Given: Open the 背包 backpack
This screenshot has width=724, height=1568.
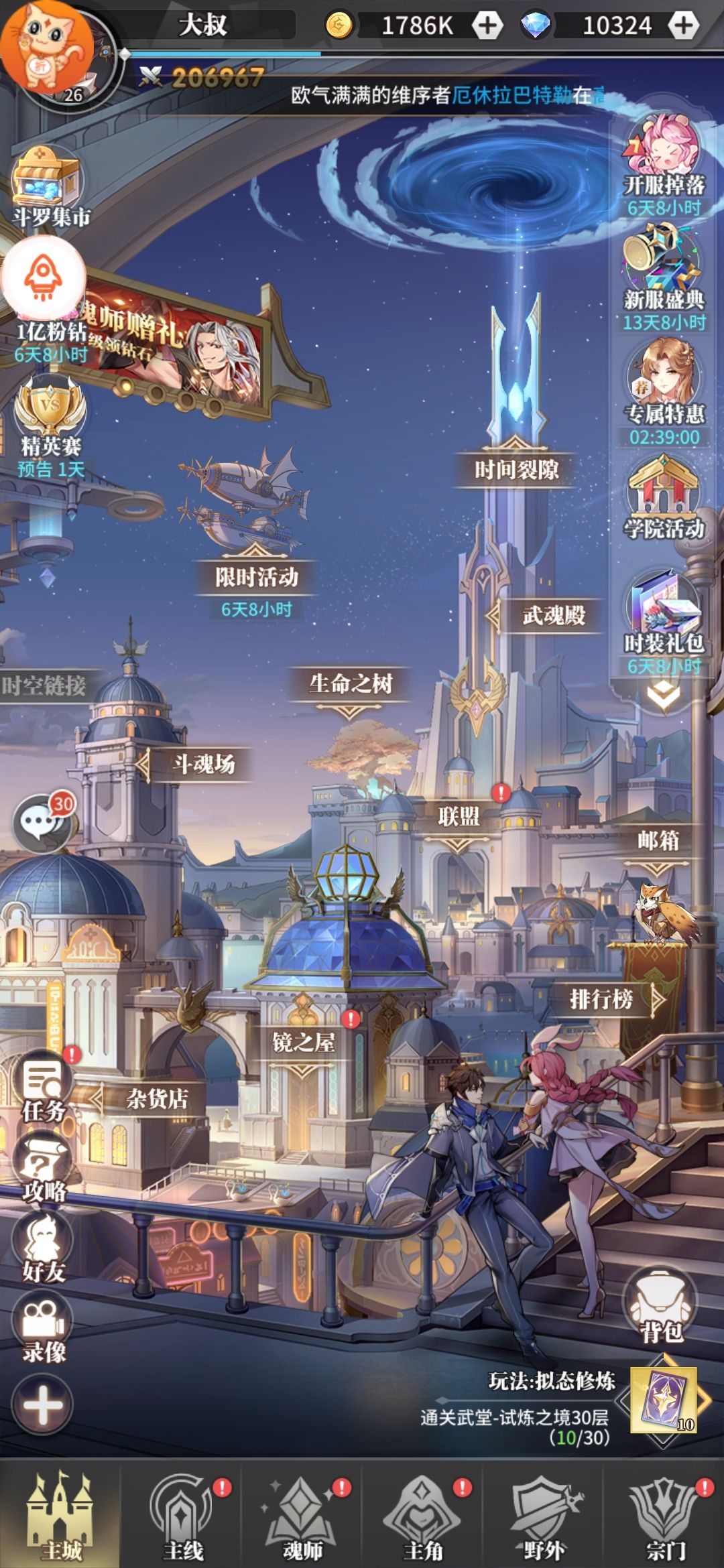Looking at the screenshot, I should [662, 1307].
